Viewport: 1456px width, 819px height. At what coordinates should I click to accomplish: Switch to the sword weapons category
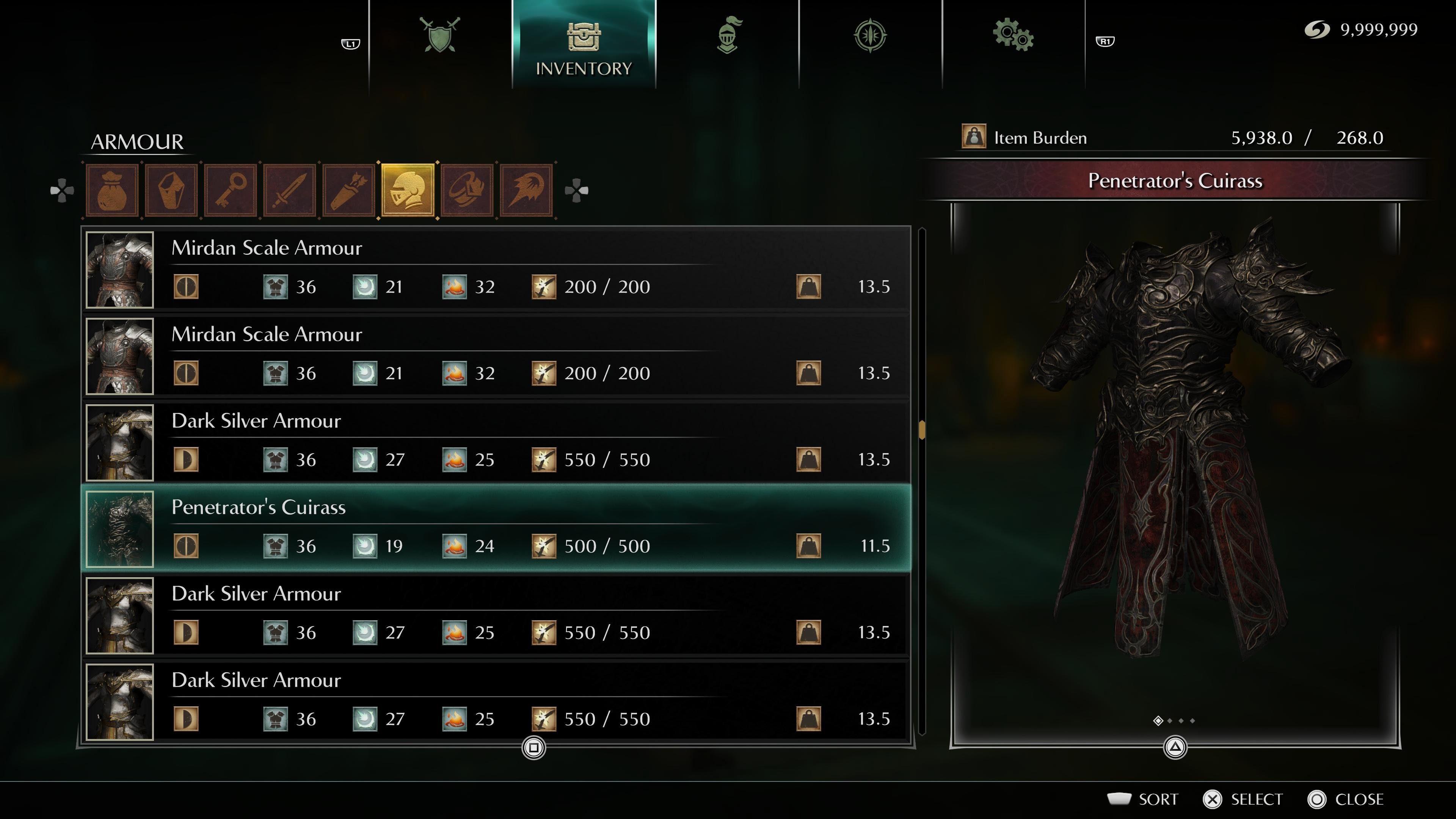[x=290, y=190]
